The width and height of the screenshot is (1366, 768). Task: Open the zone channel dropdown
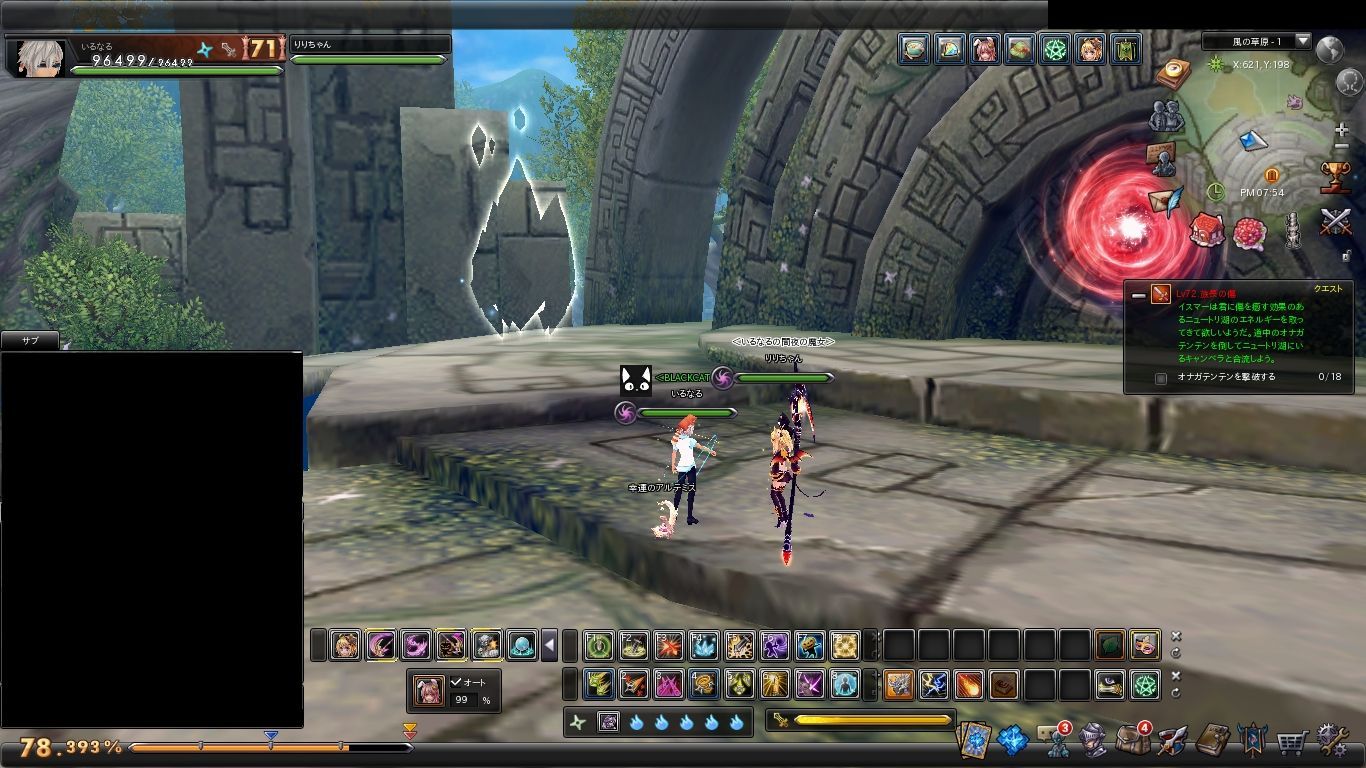tap(1302, 41)
